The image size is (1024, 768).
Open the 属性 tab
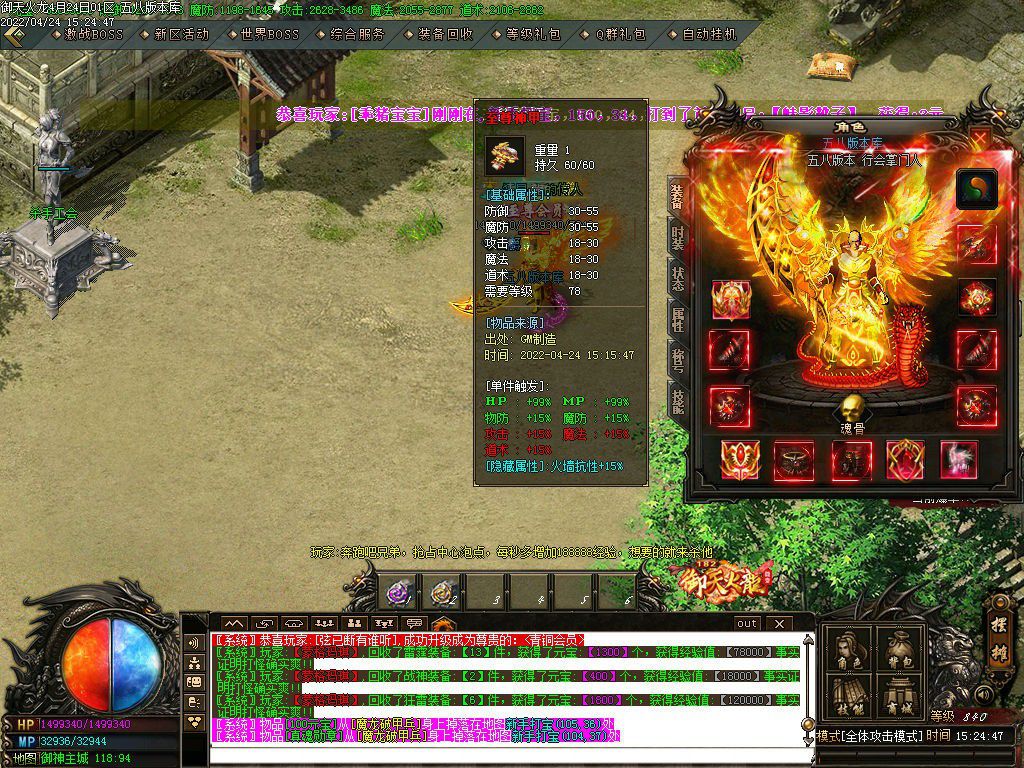pos(677,320)
